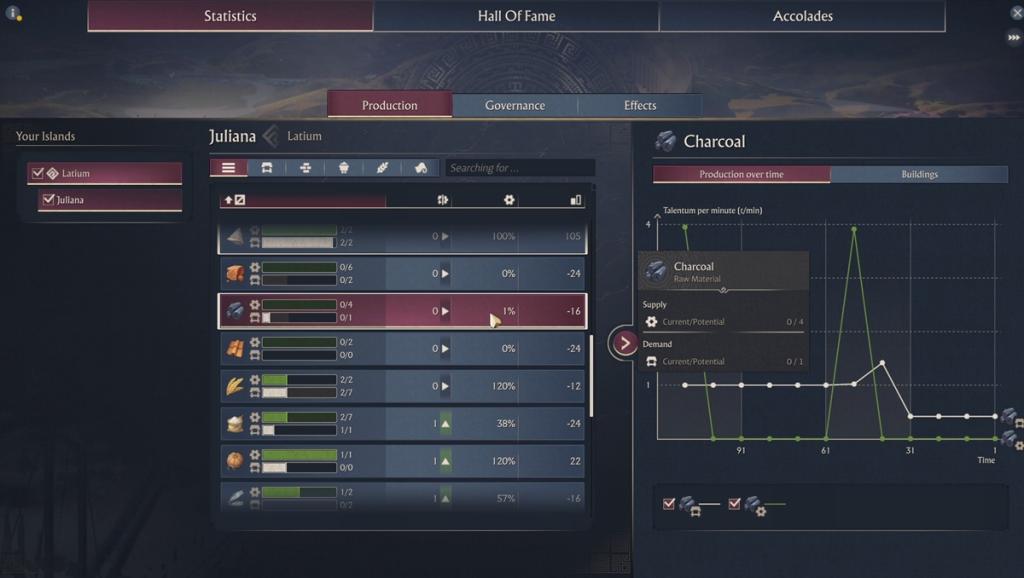Toggle the Latium island checkbox
The width and height of the screenshot is (1024, 578).
click(38, 174)
